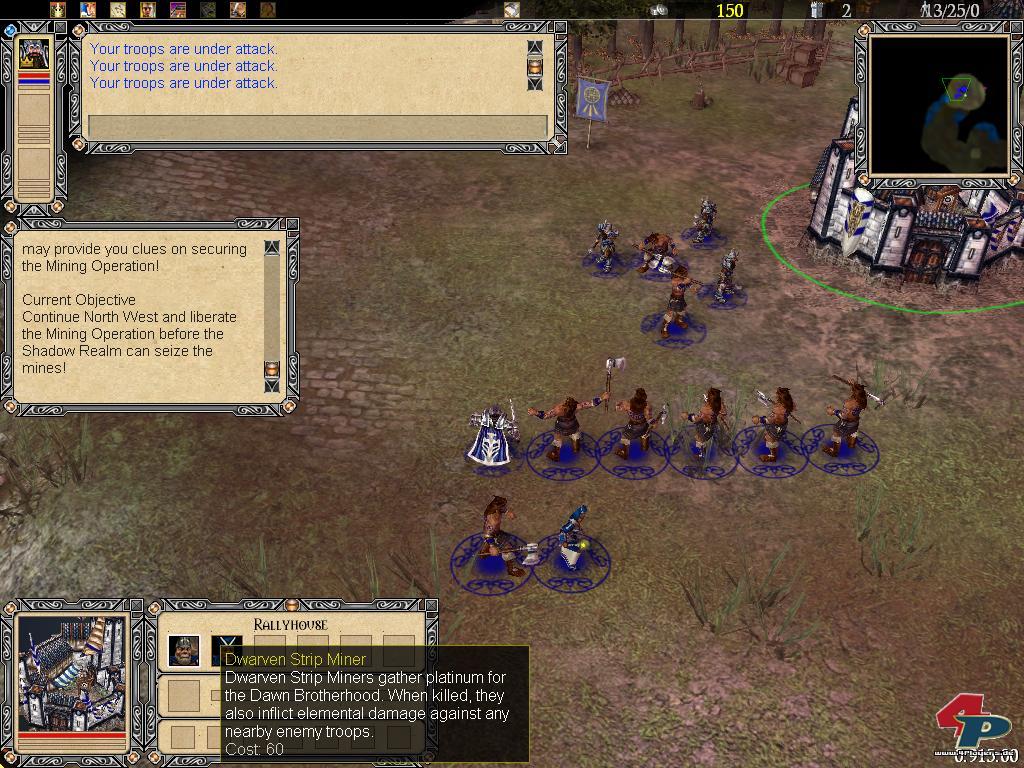Select the dwarf hero portrait
The height and width of the screenshot is (768, 1024).
35,53
